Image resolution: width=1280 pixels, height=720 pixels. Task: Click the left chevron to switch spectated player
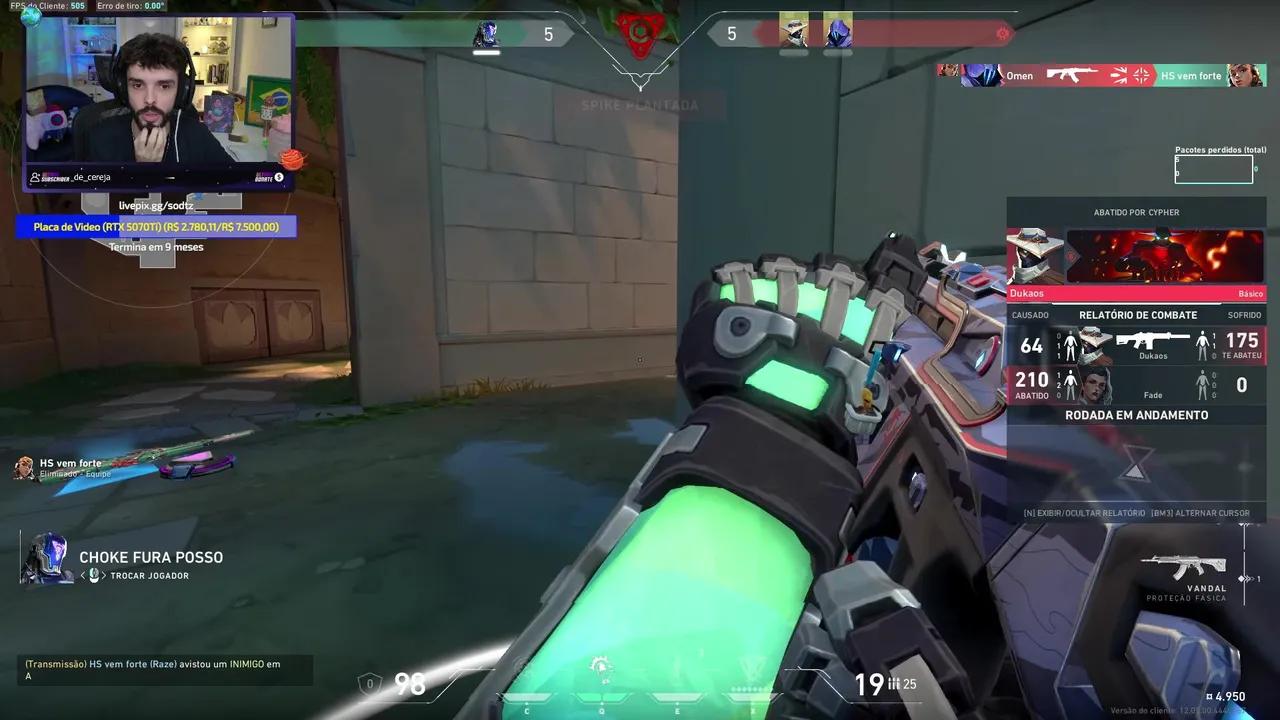pyautogui.click(x=83, y=575)
